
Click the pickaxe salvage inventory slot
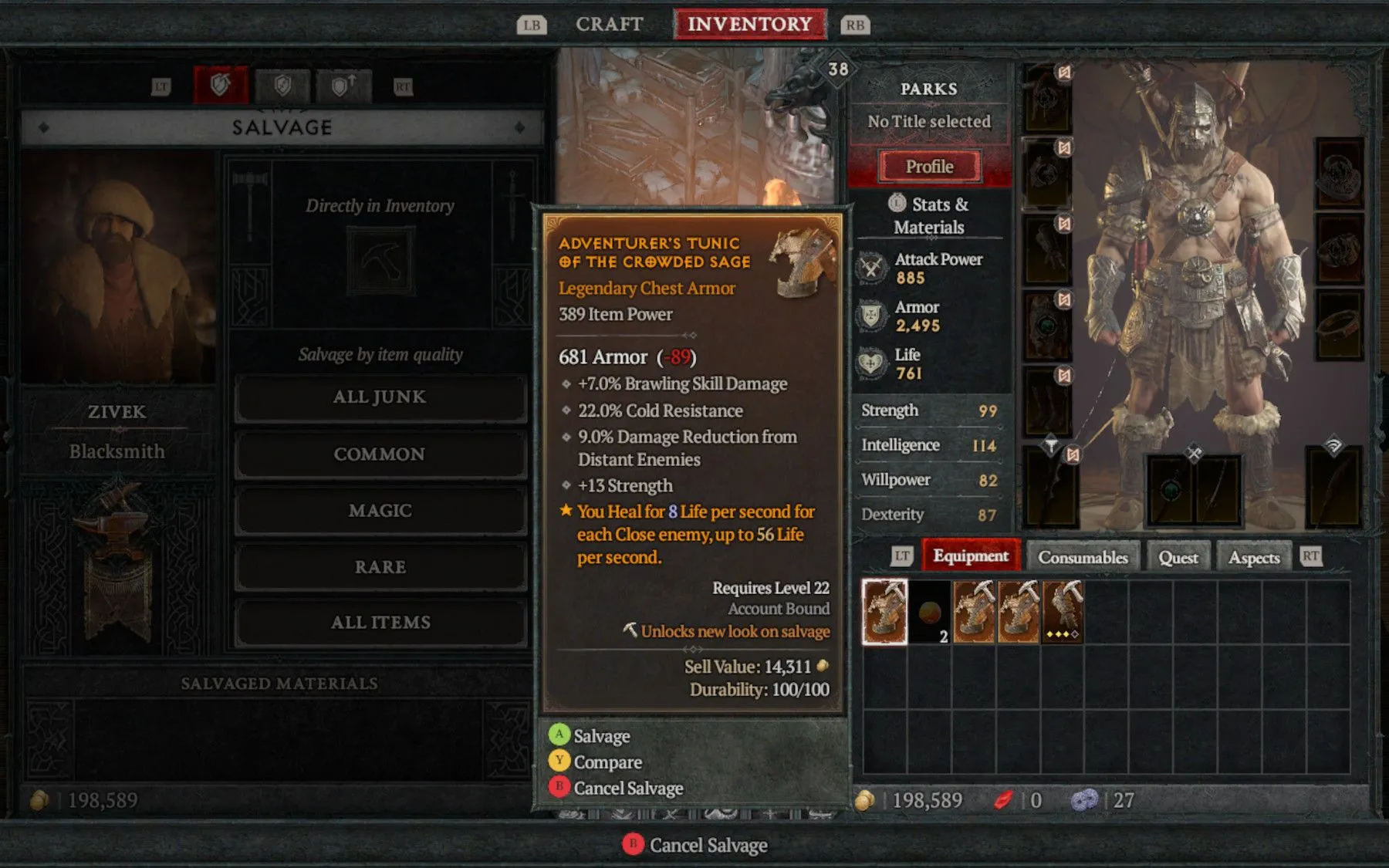point(380,262)
